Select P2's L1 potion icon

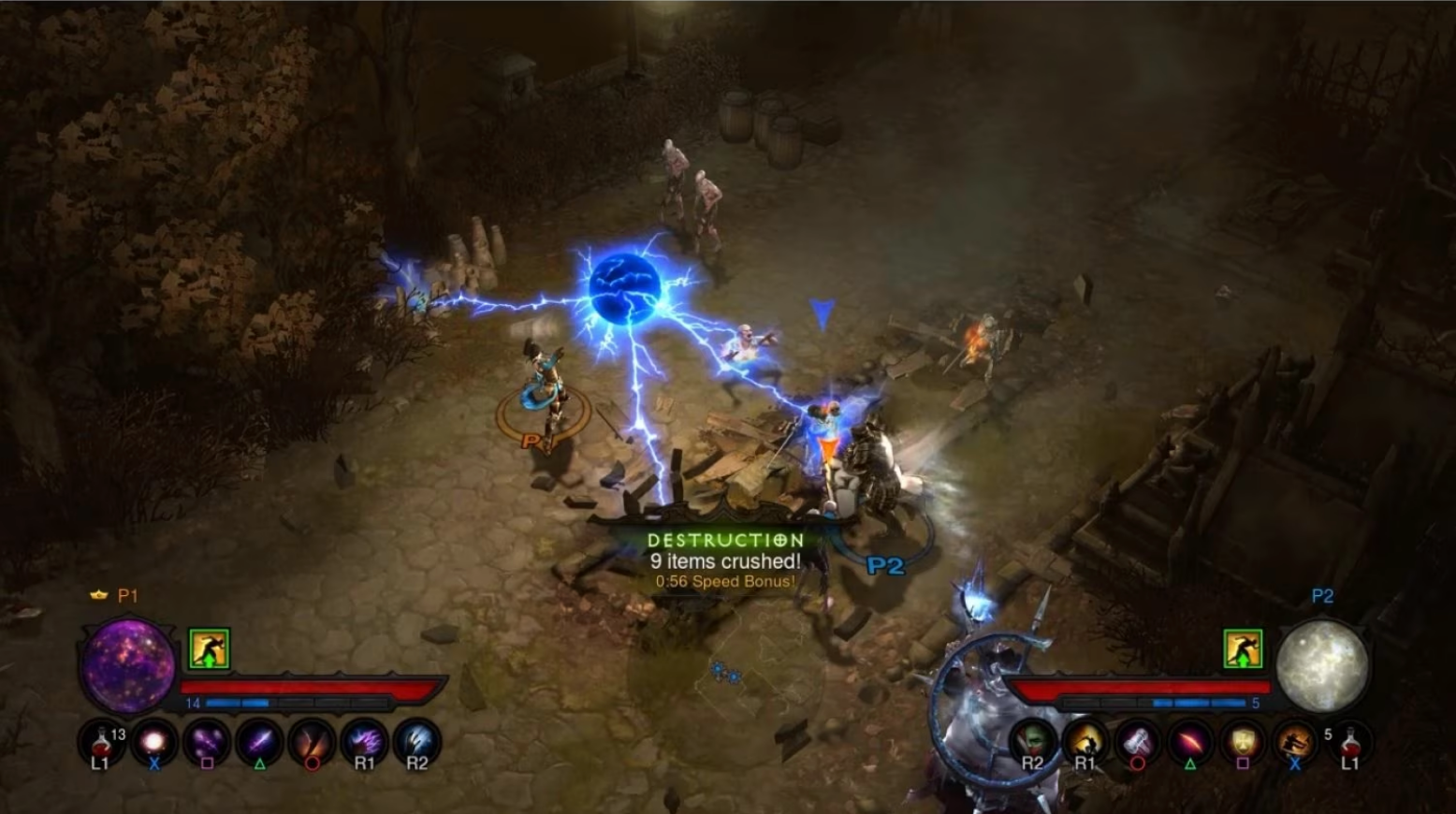(x=1347, y=742)
